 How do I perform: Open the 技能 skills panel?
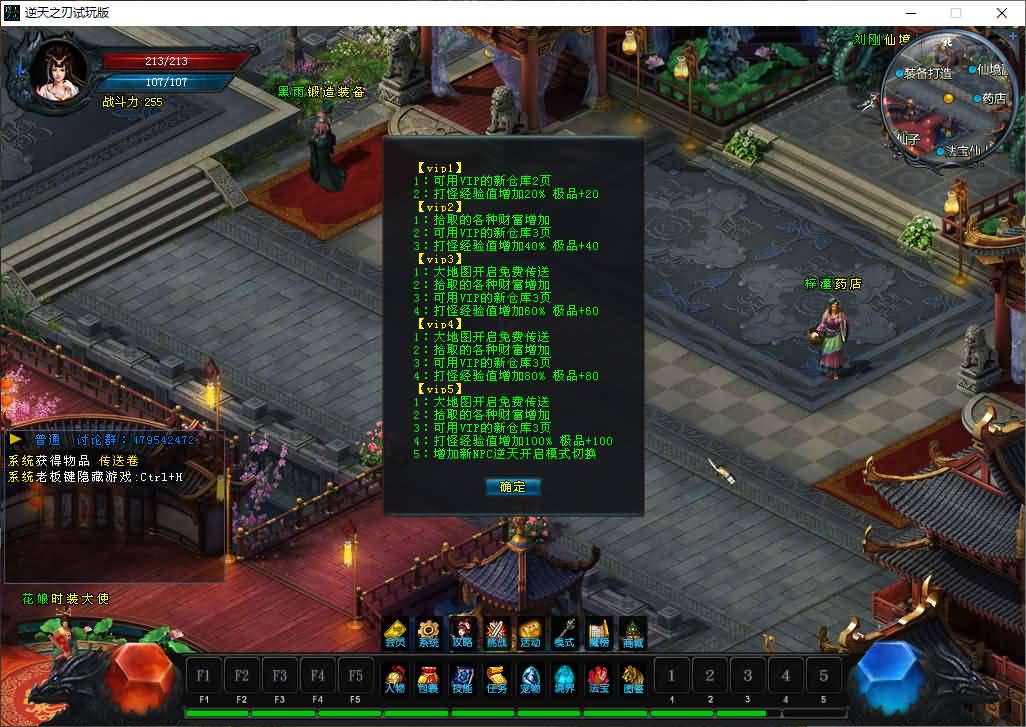(x=462, y=679)
